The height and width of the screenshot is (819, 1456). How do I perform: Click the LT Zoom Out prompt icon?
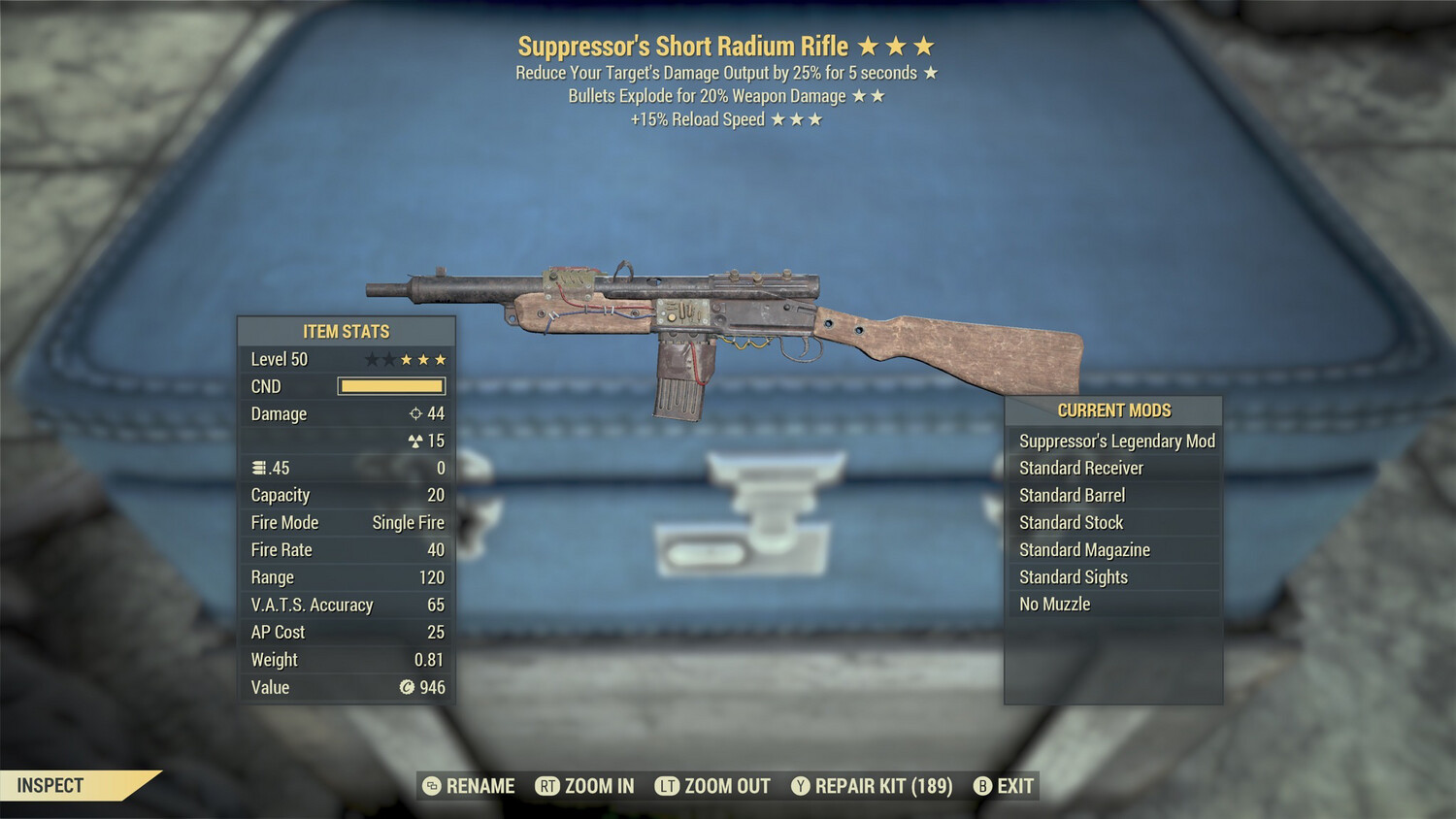(668, 786)
